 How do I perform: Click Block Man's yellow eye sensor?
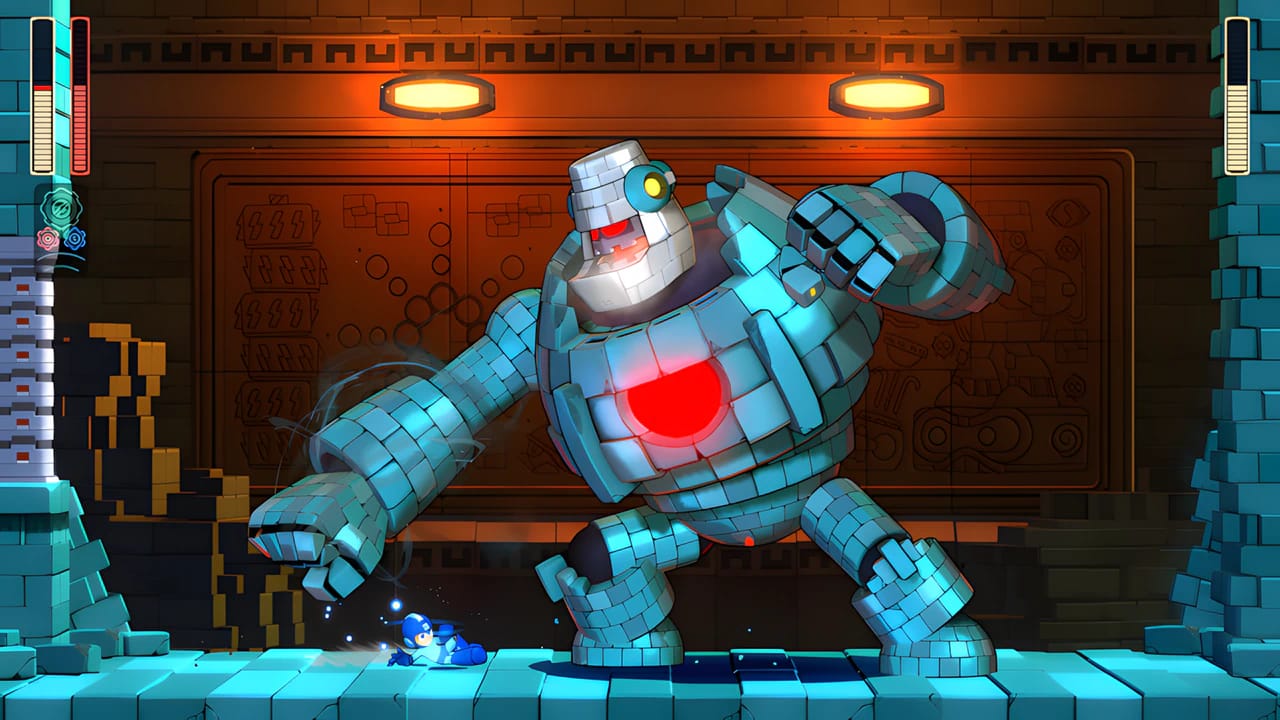[655, 186]
